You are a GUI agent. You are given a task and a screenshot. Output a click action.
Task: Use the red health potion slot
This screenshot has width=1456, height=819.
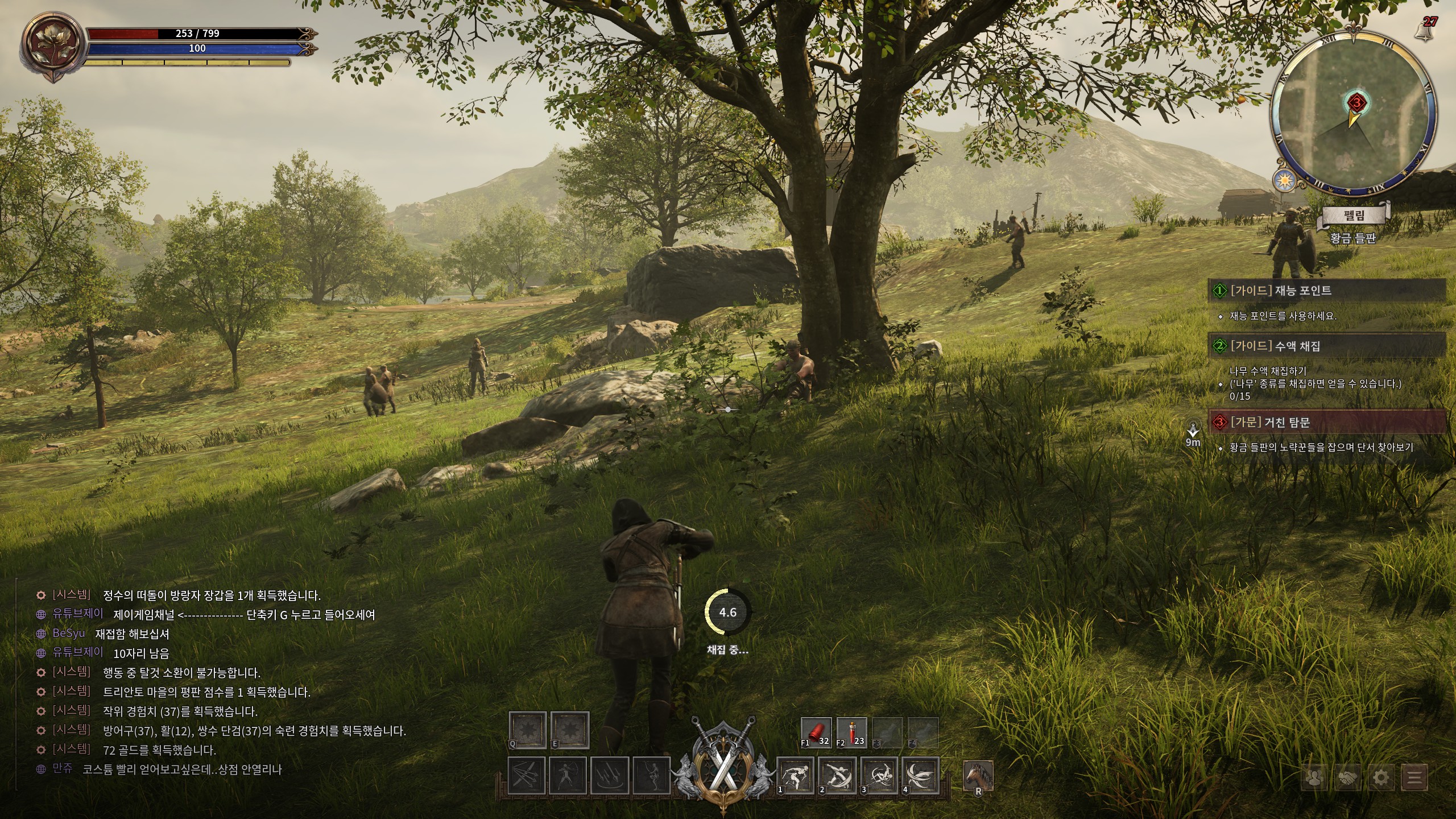(852, 733)
